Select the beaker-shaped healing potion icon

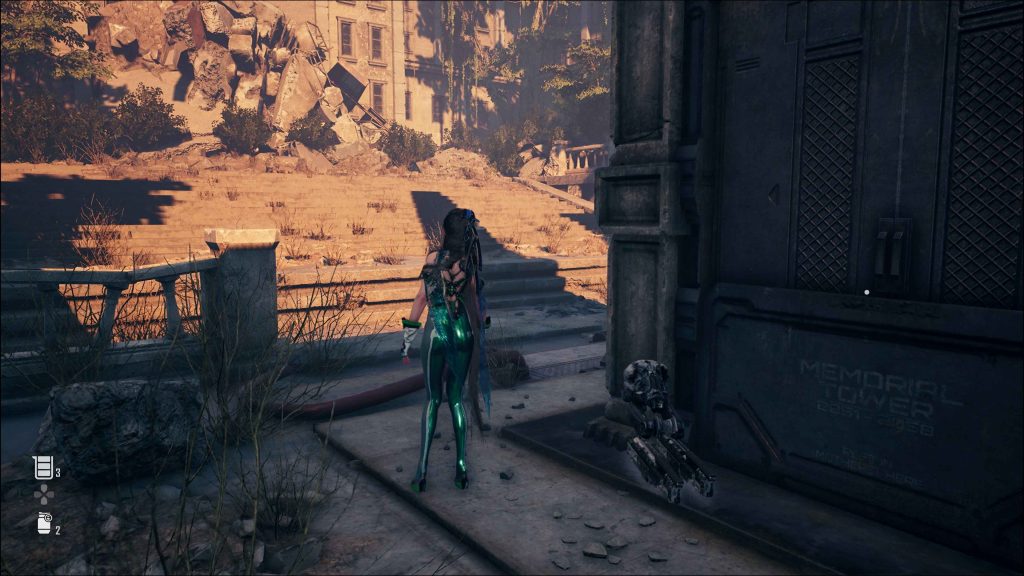tap(42, 467)
